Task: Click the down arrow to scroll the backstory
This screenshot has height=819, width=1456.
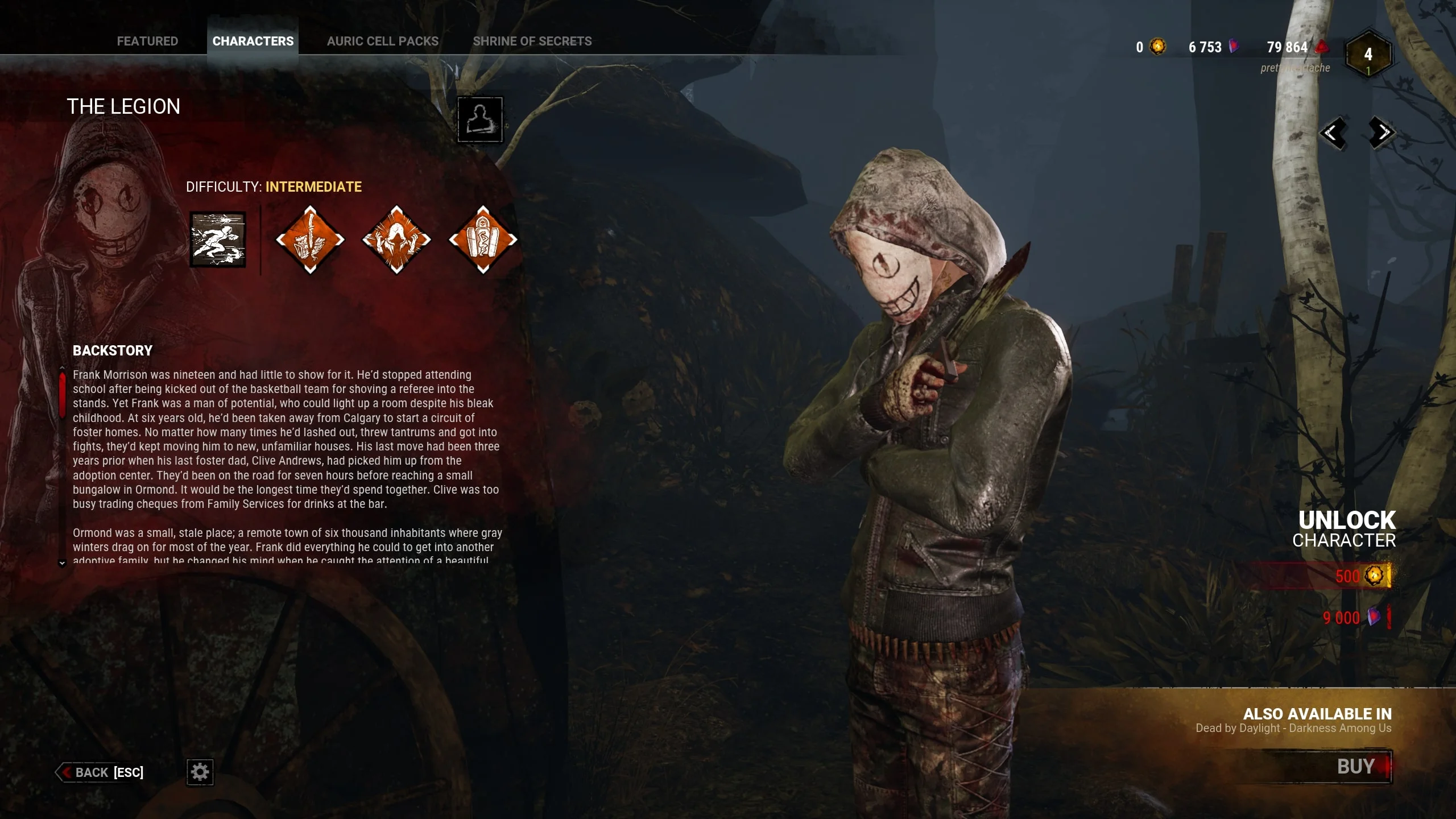Action: 61,562
